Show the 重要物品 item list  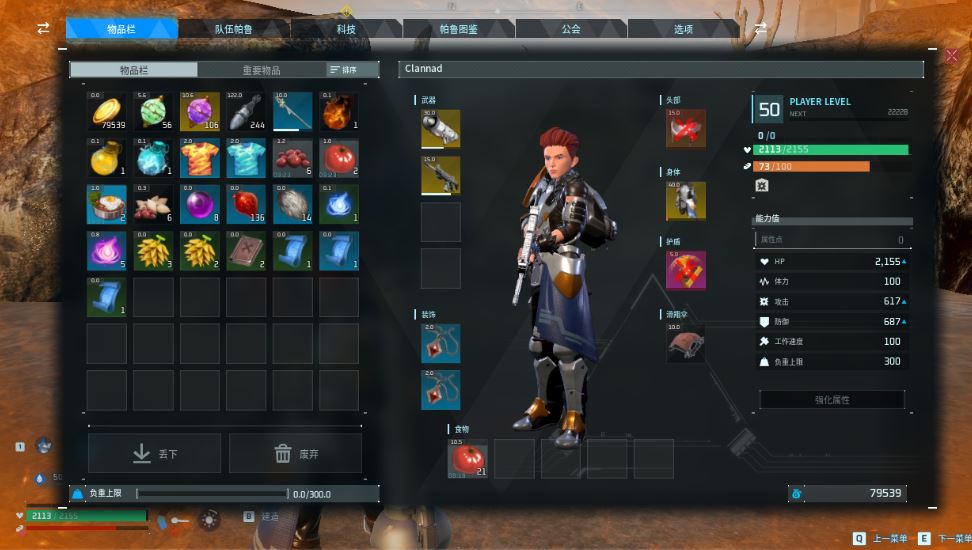click(261, 70)
